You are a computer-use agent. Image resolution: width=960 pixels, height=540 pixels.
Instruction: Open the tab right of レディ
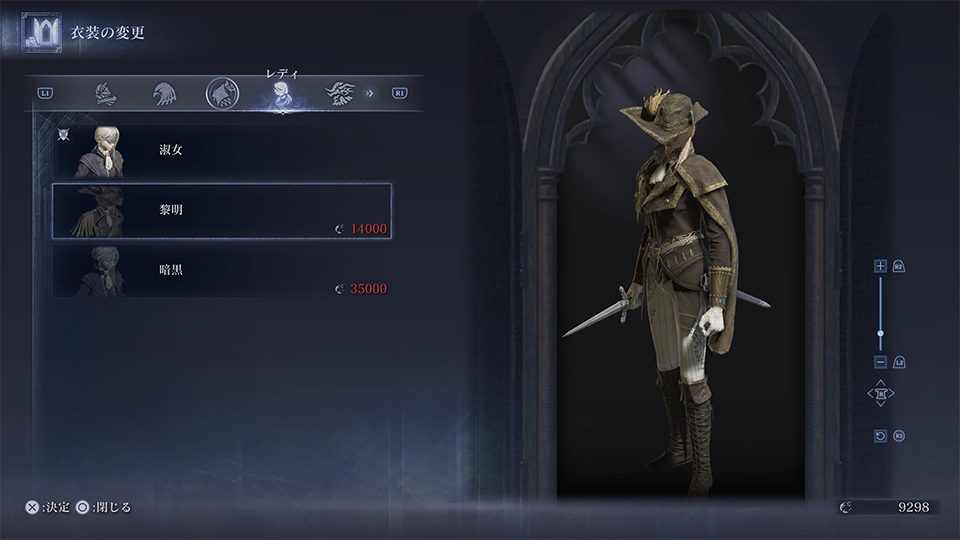pos(340,94)
